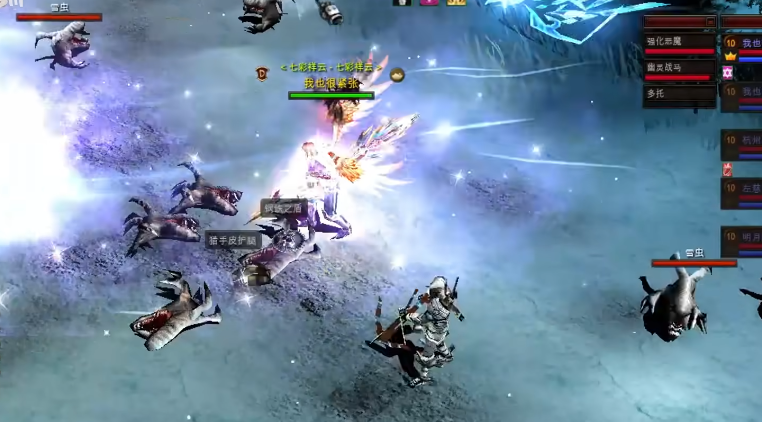
Task: Select 强化恶魔 in the target list
Action: pyautogui.click(x=679, y=42)
